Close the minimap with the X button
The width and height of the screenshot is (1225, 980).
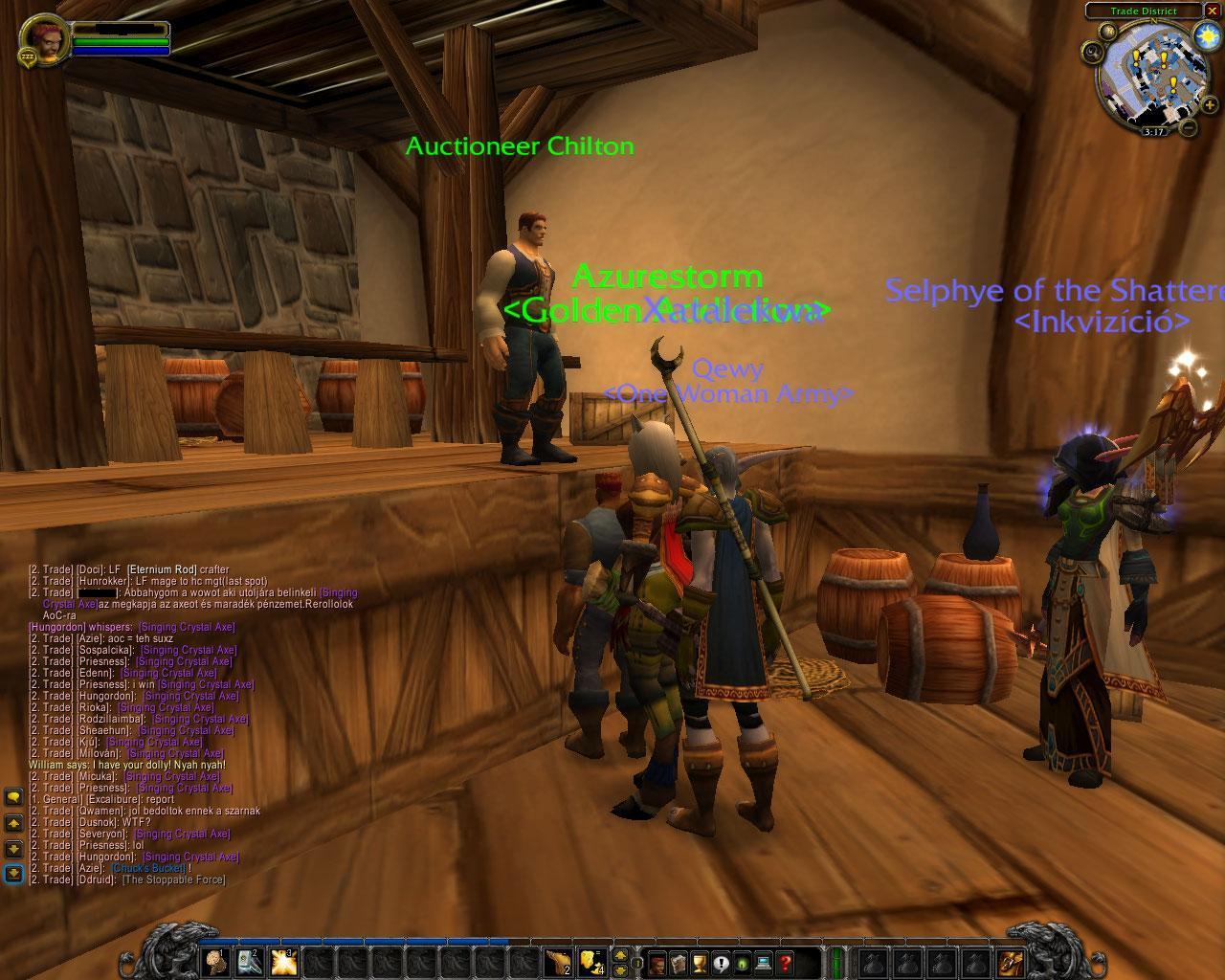(x=1211, y=11)
